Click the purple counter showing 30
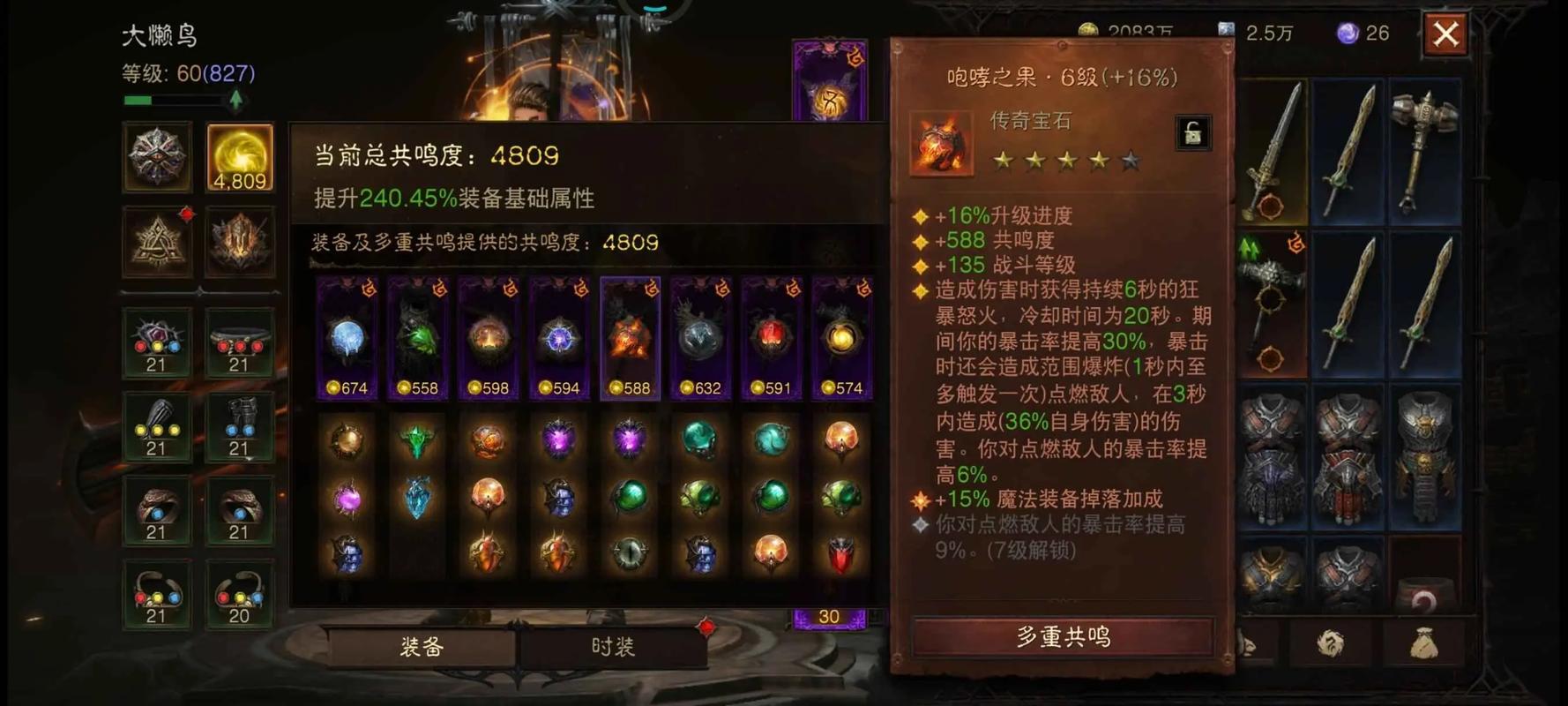Viewport: 1568px width, 706px height. [x=827, y=616]
